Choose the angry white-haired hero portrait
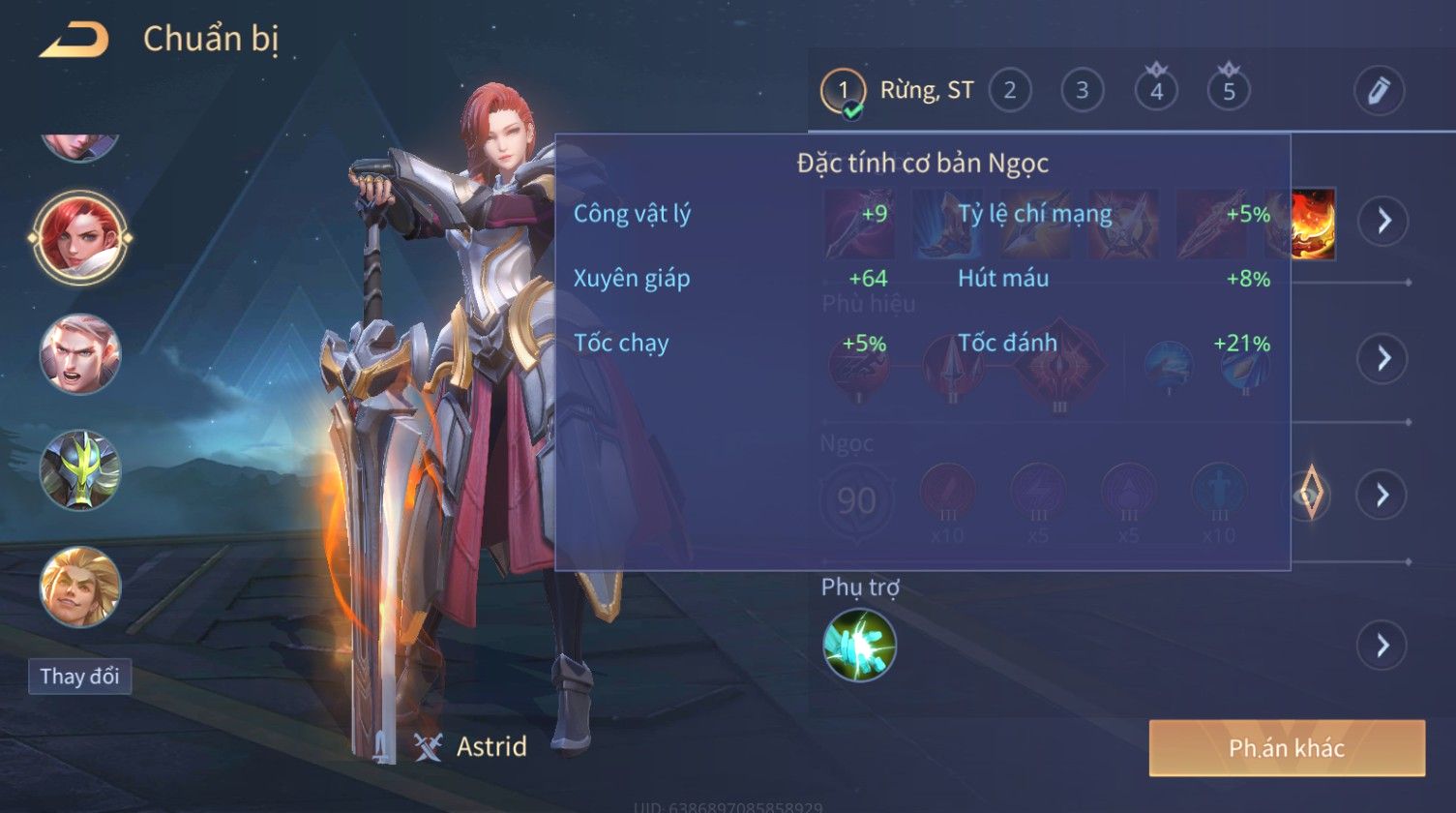The height and width of the screenshot is (813, 1456). click(80, 353)
